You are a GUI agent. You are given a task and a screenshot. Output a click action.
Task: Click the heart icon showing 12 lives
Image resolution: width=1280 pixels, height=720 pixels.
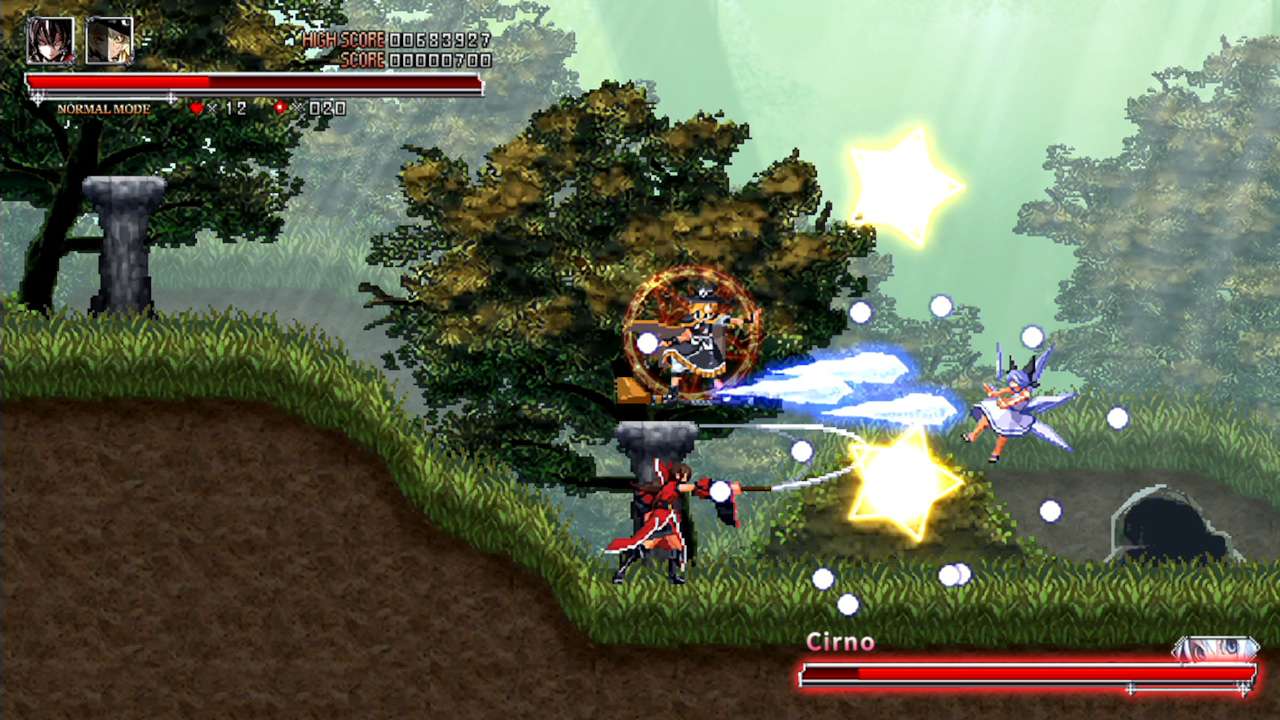(x=196, y=107)
